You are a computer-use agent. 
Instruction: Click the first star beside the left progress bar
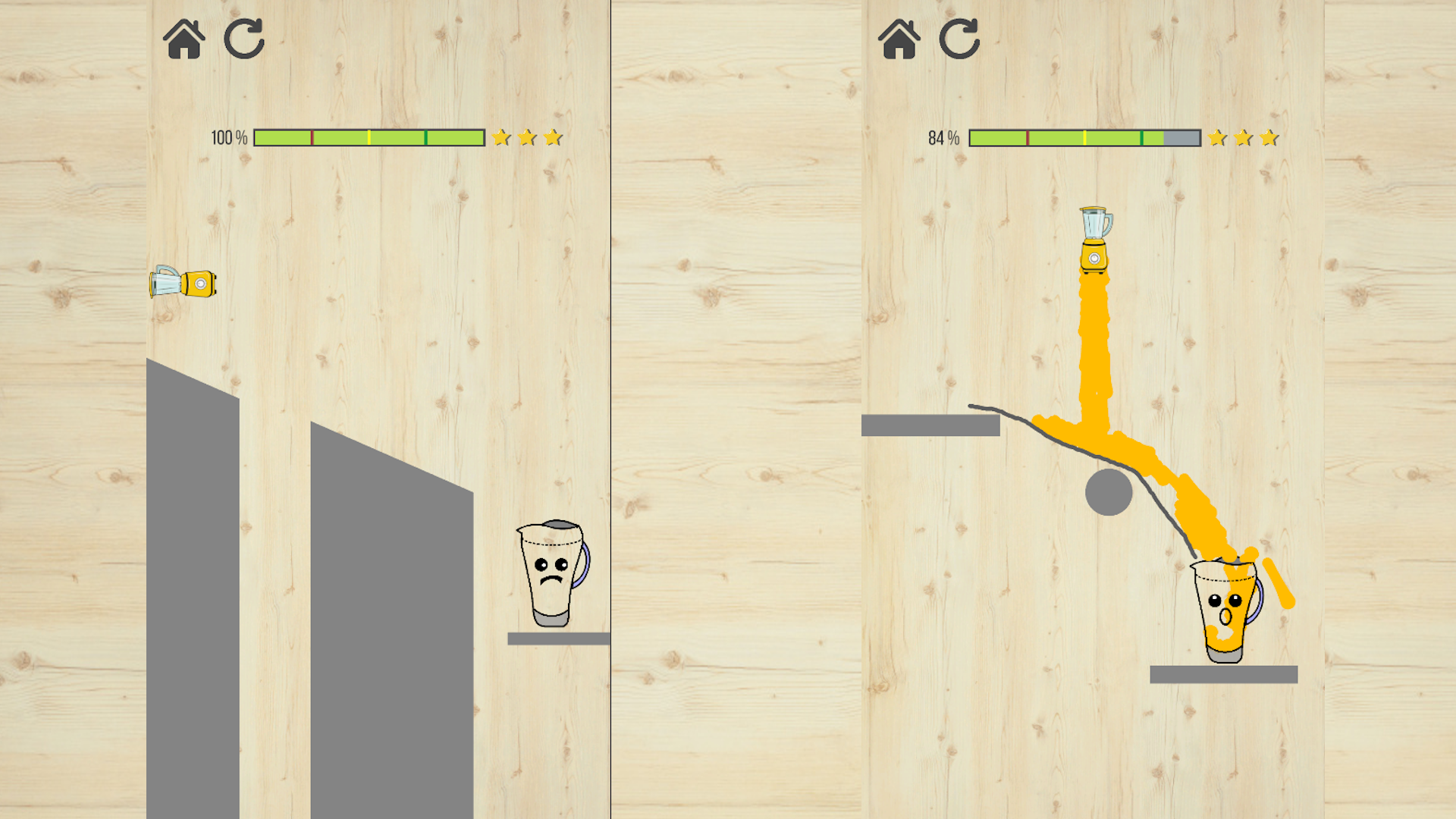point(501,137)
